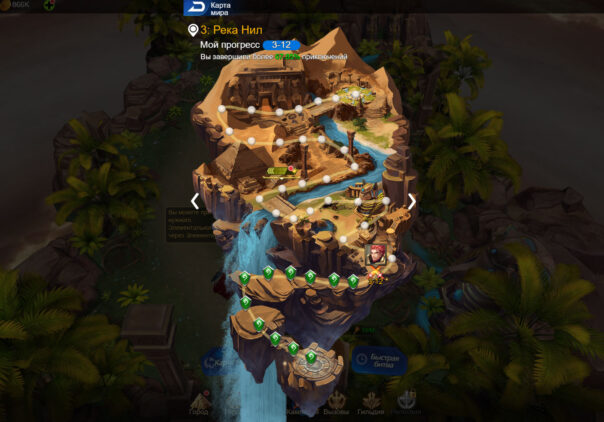Click the green plus button beside the currency
The image size is (604, 422).
point(49,6)
